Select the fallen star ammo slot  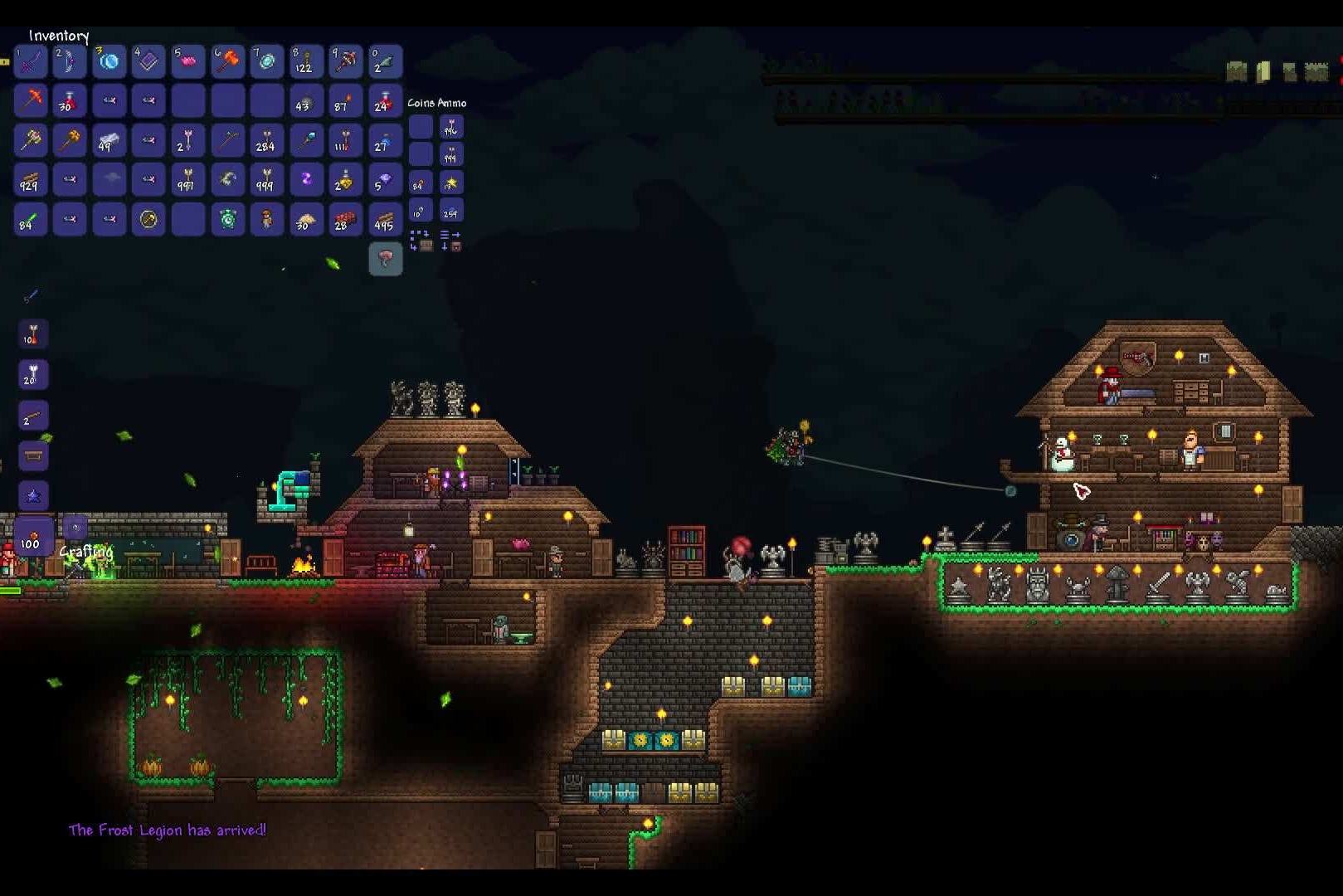[x=451, y=183]
